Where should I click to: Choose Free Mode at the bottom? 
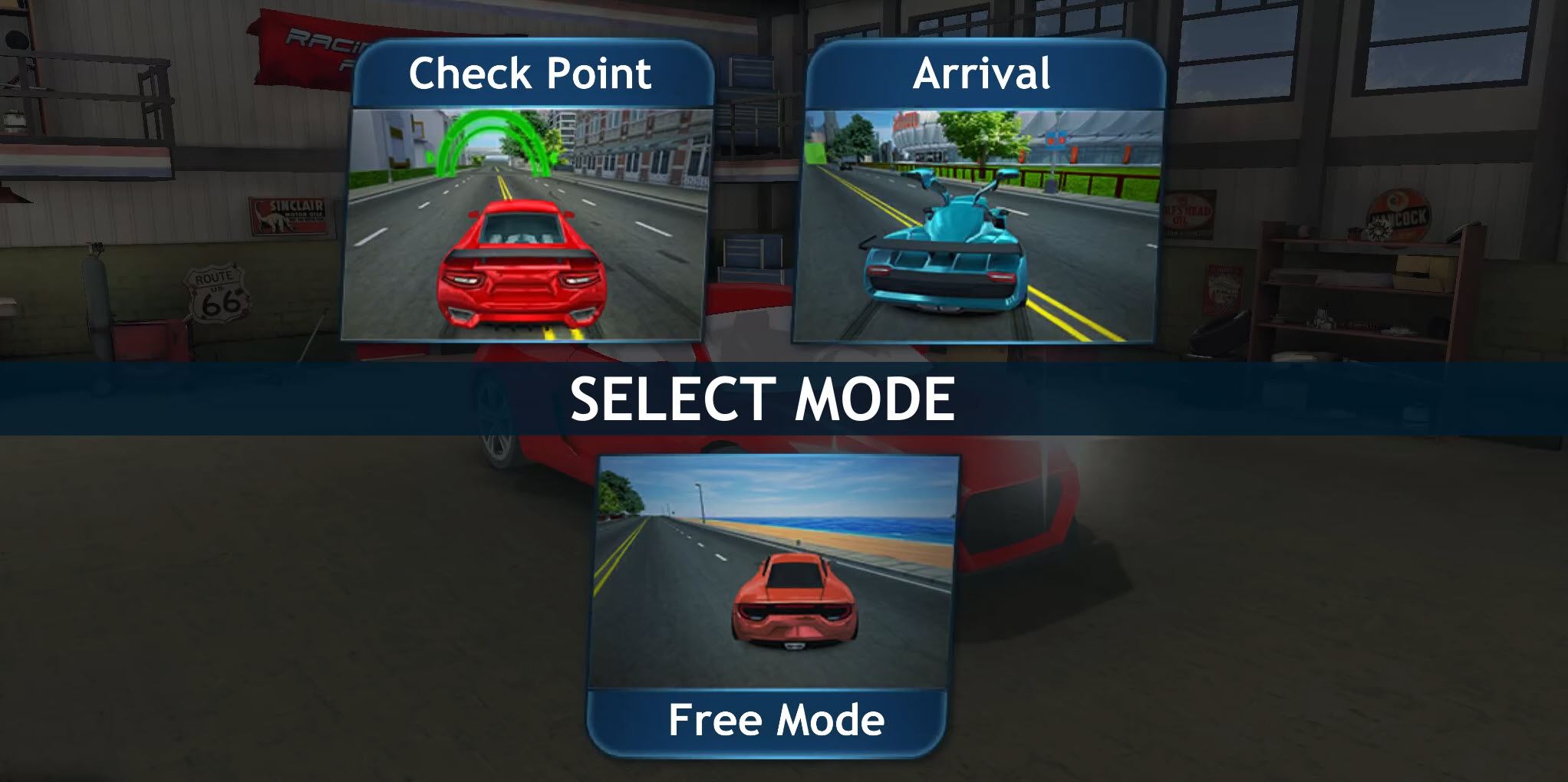point(775,598)
